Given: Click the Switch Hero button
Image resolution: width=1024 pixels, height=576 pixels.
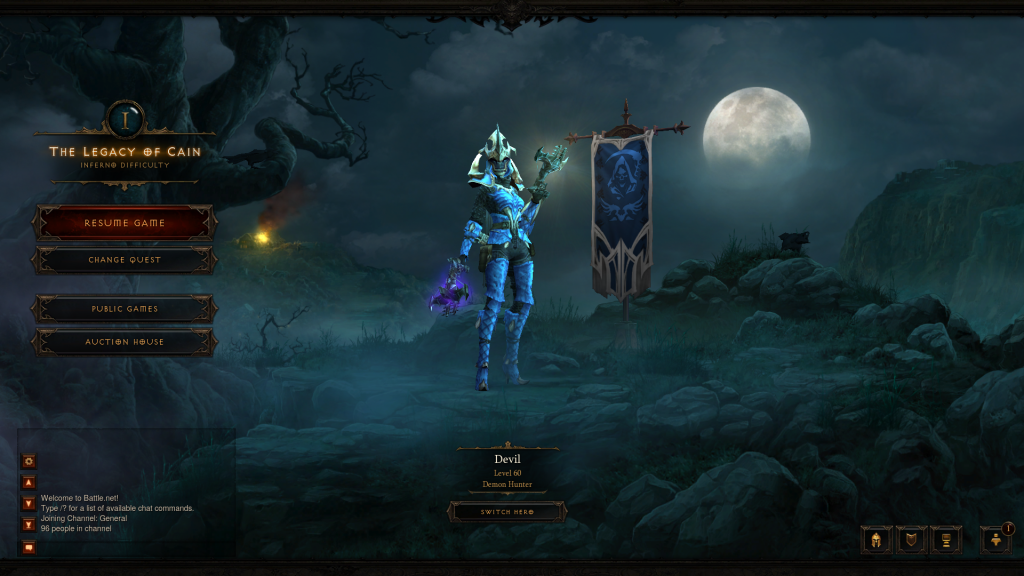Looking at the screenshot, I should click(506, 512).
